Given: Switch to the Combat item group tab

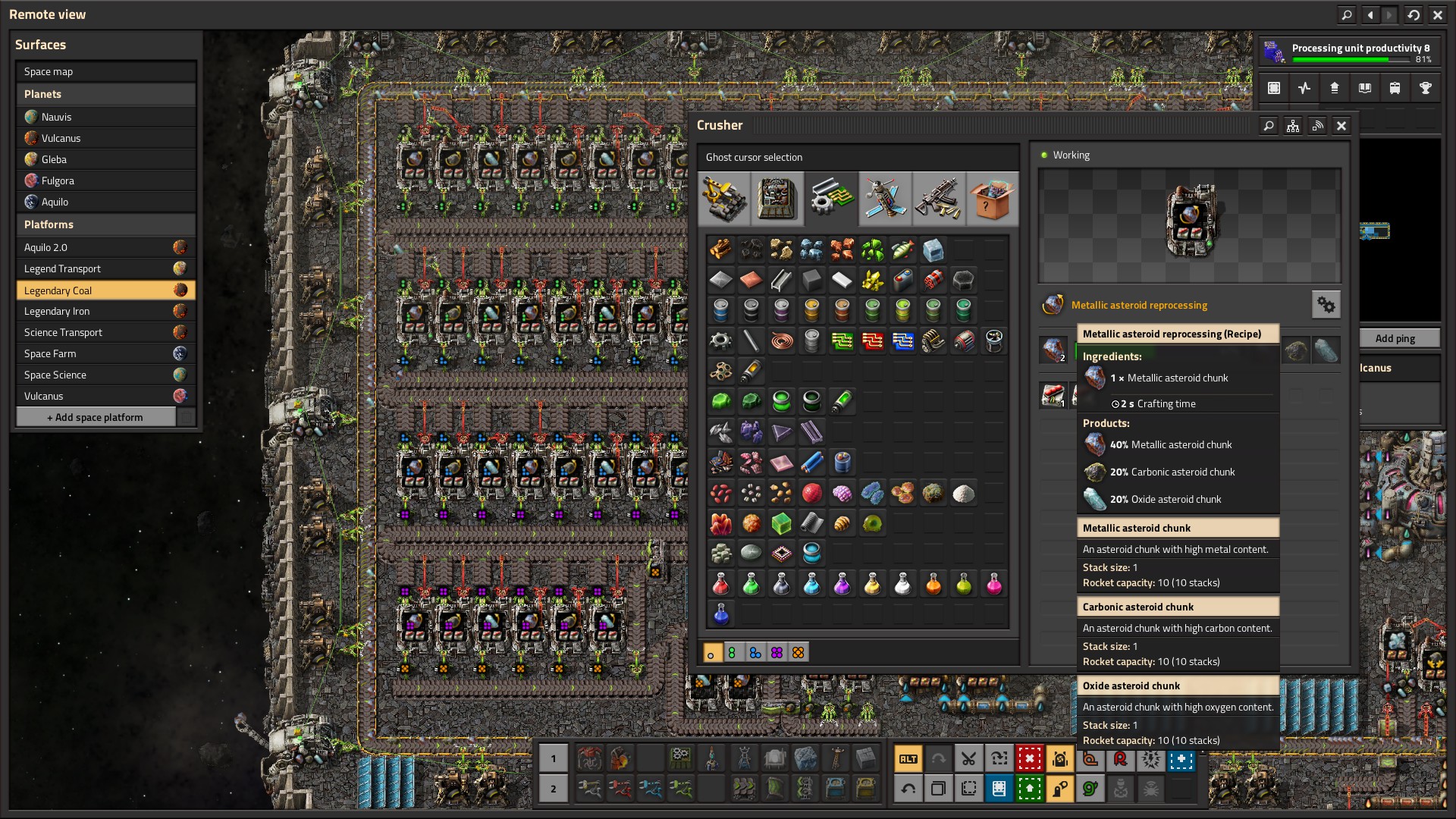Looking at the screenshot, I should coord(939,199).
